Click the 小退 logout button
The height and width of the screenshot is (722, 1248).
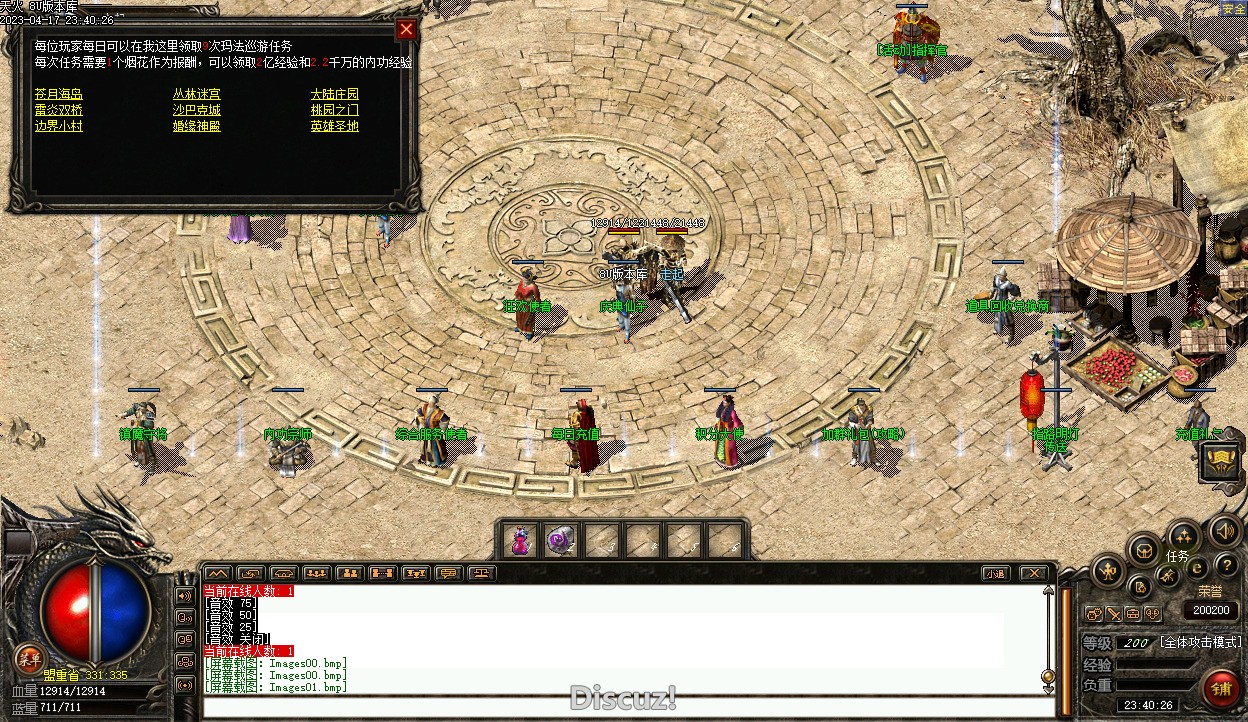[994, 574]
